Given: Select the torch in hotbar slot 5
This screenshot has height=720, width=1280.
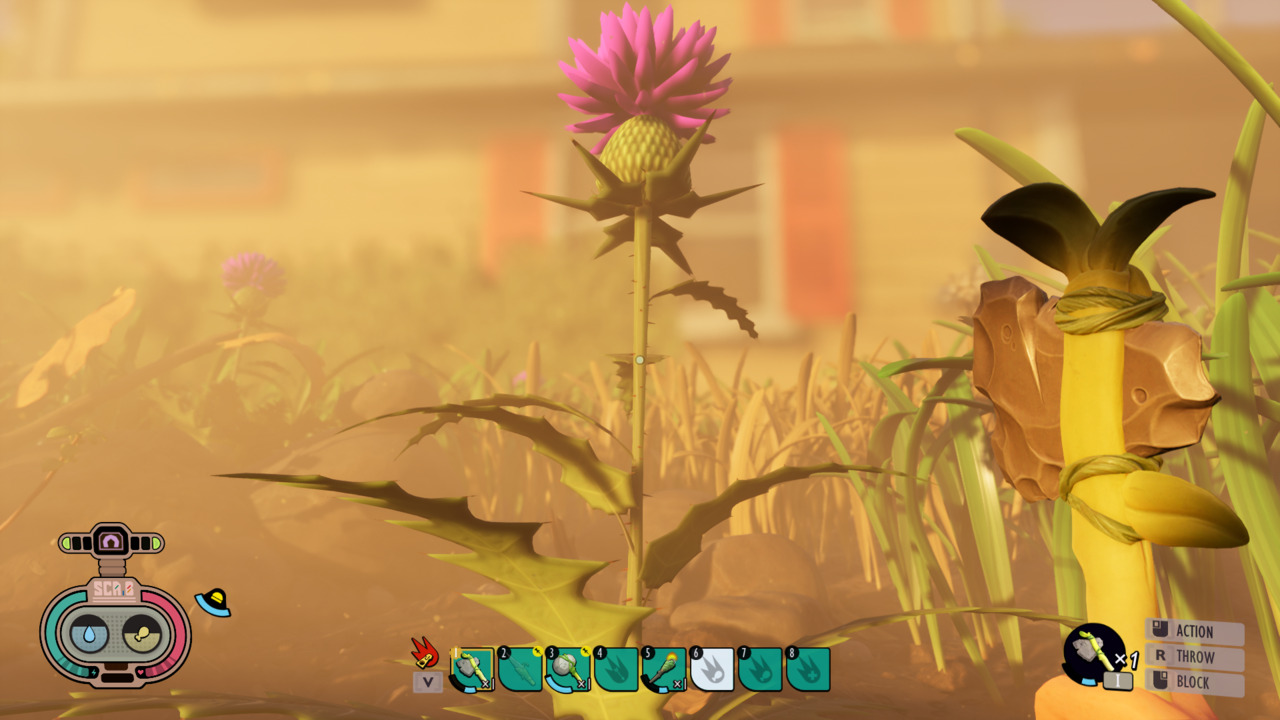Looking at the screenshot, I should coord(662,669).
